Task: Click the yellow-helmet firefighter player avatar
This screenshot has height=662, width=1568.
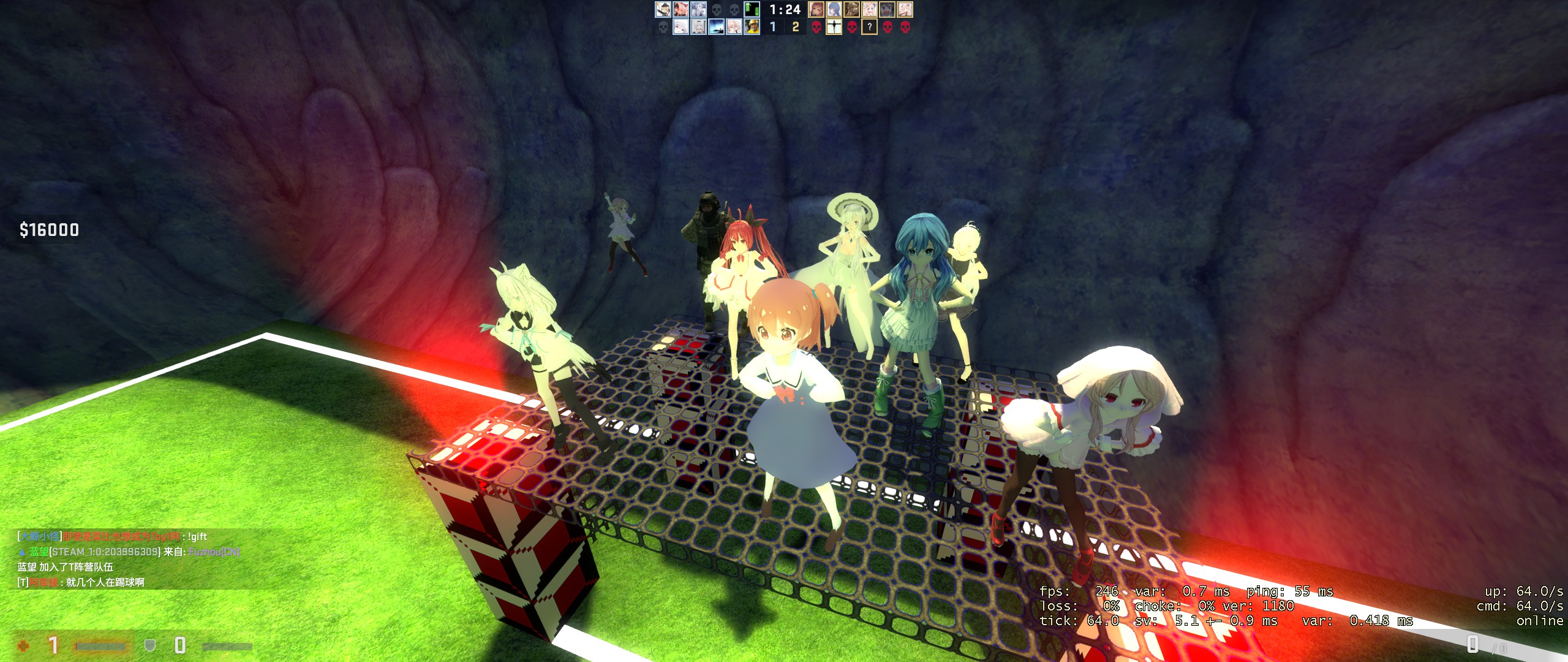Action: point(752,27)
